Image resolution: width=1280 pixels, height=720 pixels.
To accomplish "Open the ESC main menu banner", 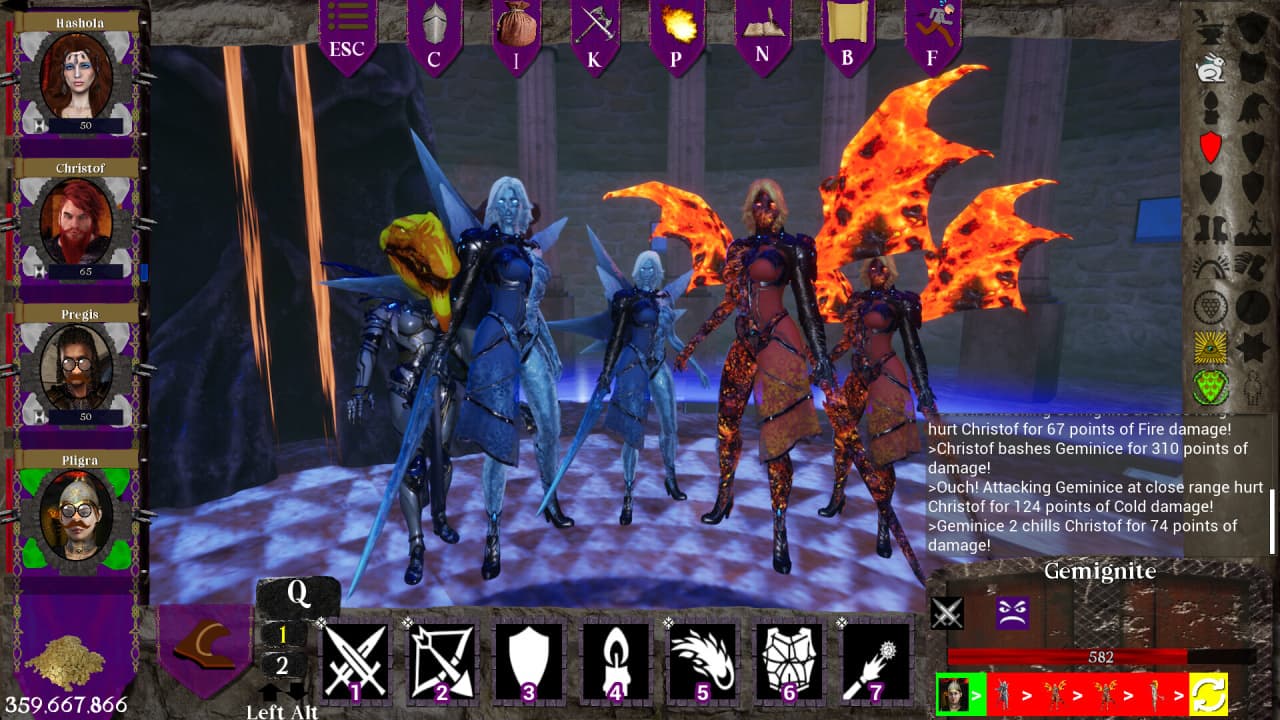I will coord(347,34).
